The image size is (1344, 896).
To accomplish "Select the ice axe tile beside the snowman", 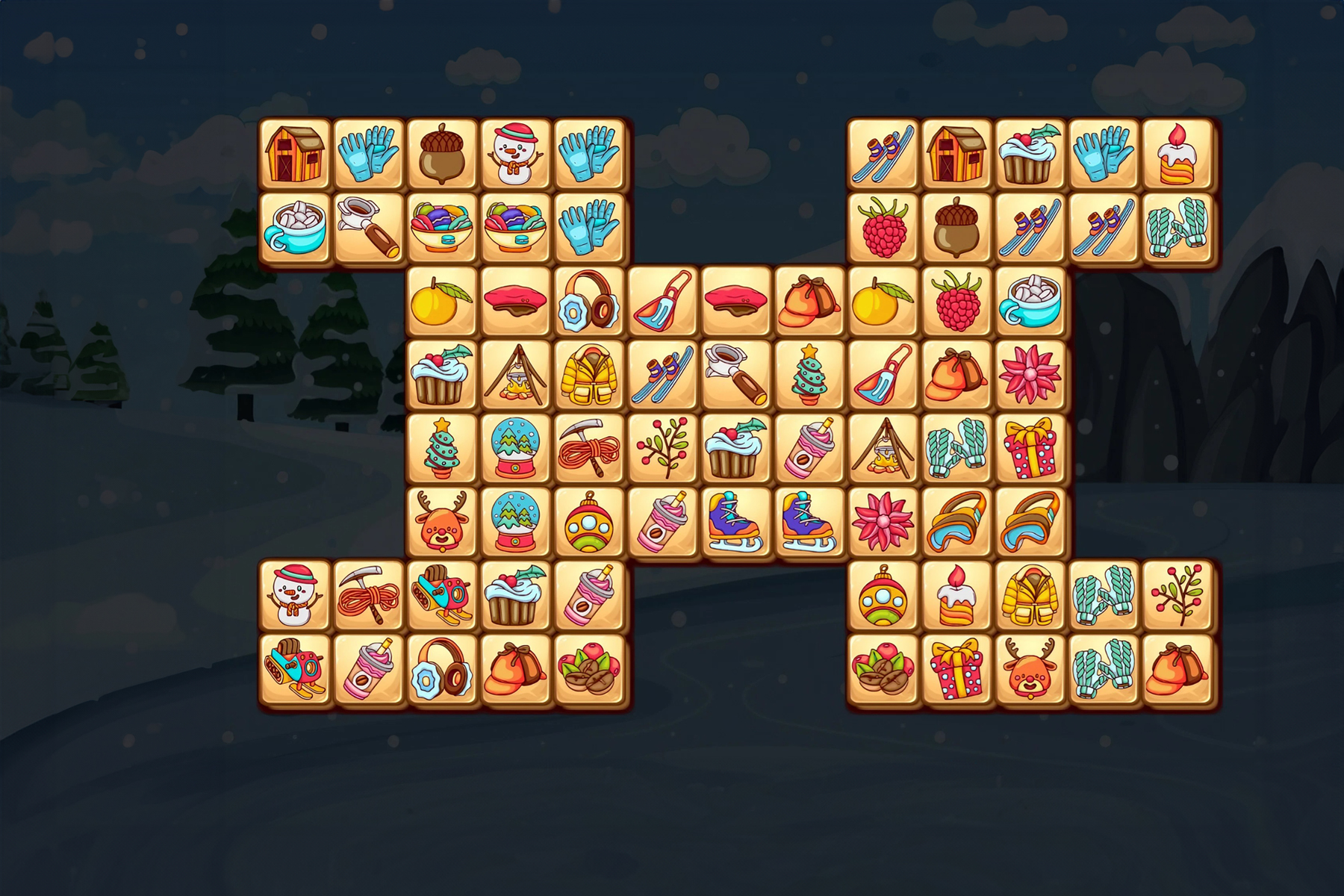I will tap(368, 595).
